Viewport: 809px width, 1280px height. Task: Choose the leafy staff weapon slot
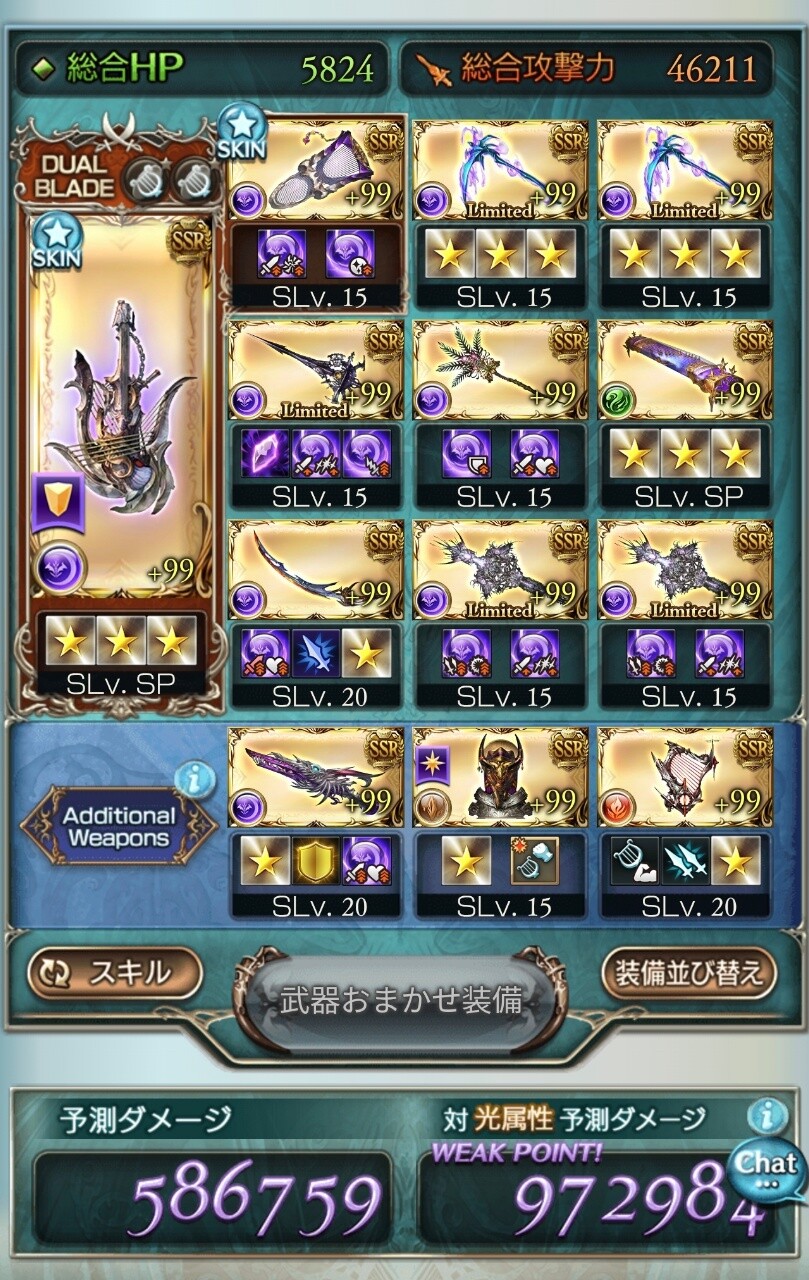(500, 370)
